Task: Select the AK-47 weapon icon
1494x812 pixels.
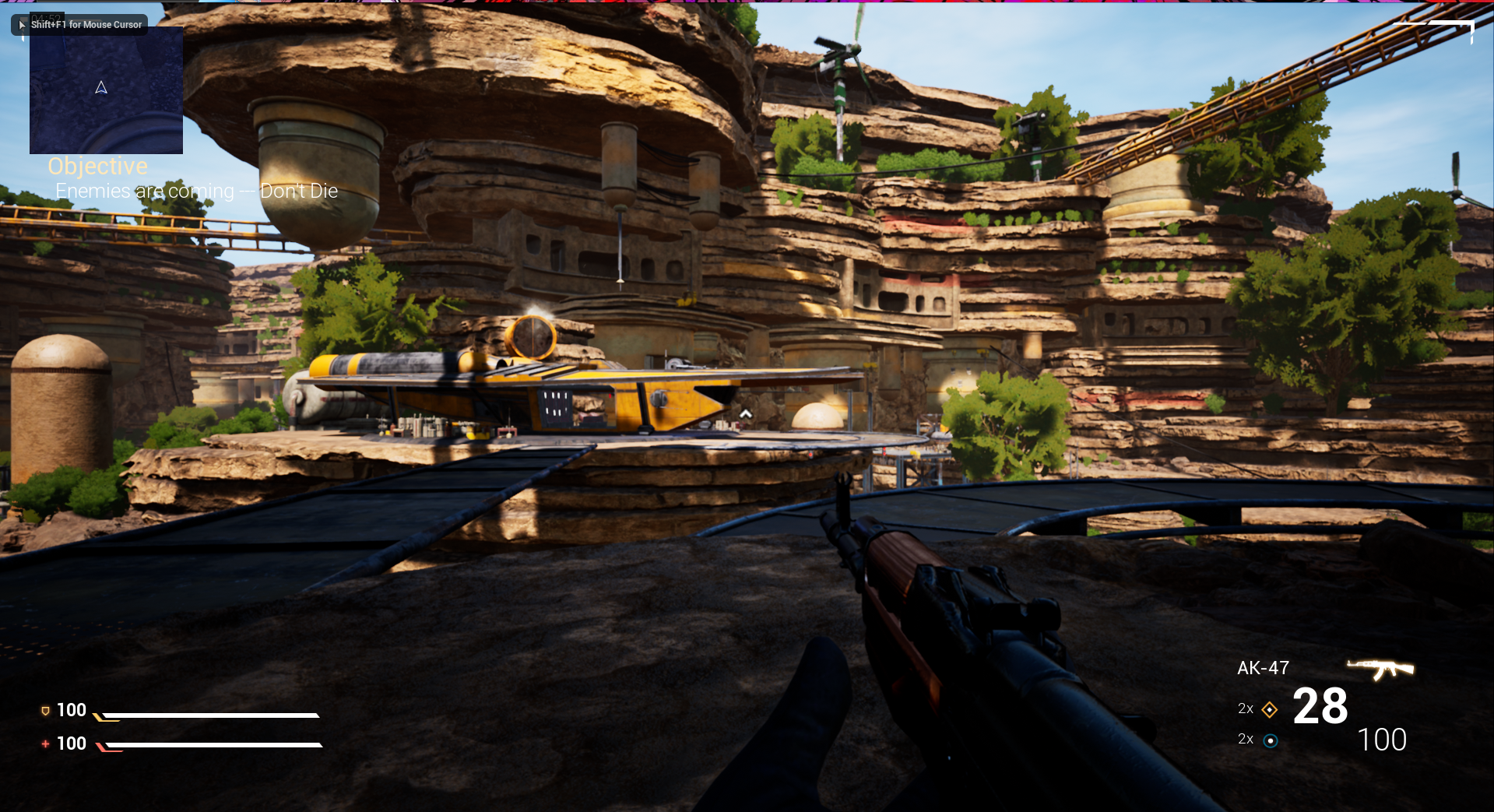Action: (1380, 669)
